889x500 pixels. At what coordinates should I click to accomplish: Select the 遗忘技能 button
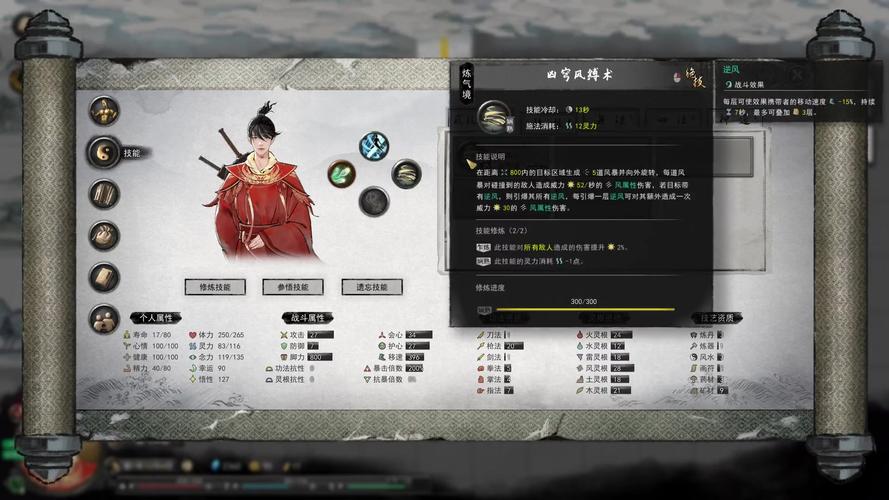pos(371,287)
